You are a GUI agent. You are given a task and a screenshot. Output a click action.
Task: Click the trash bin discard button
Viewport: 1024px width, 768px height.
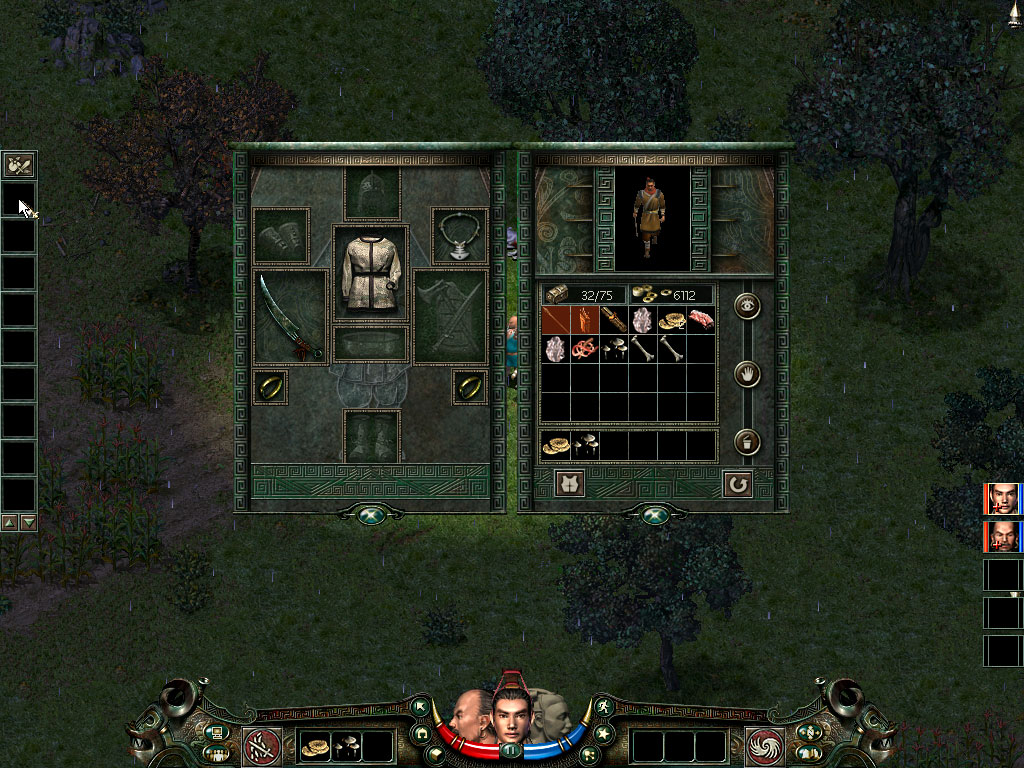[x=747, y=442]
